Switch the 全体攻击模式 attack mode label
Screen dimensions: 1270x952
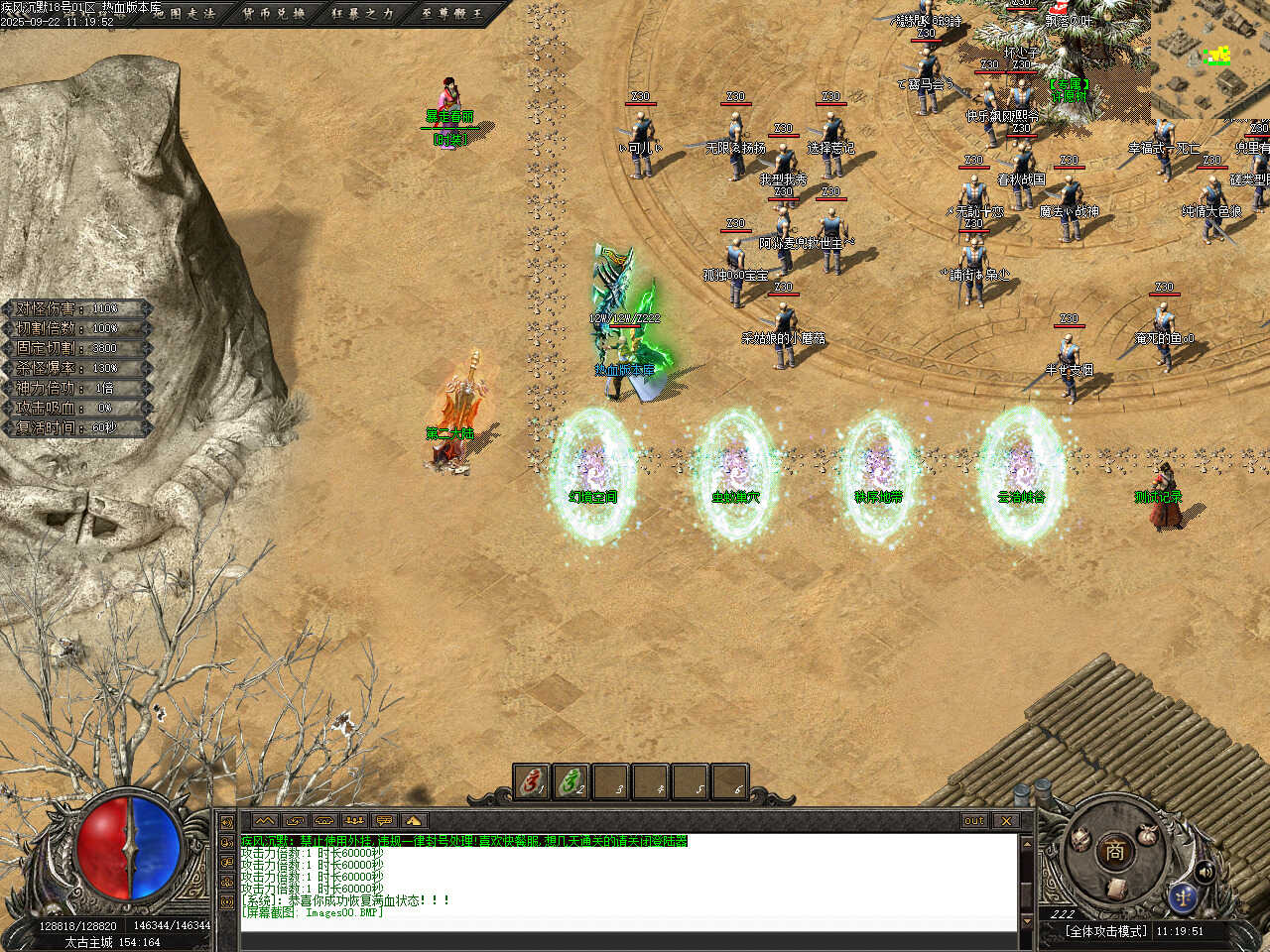tap(1105, 931)
